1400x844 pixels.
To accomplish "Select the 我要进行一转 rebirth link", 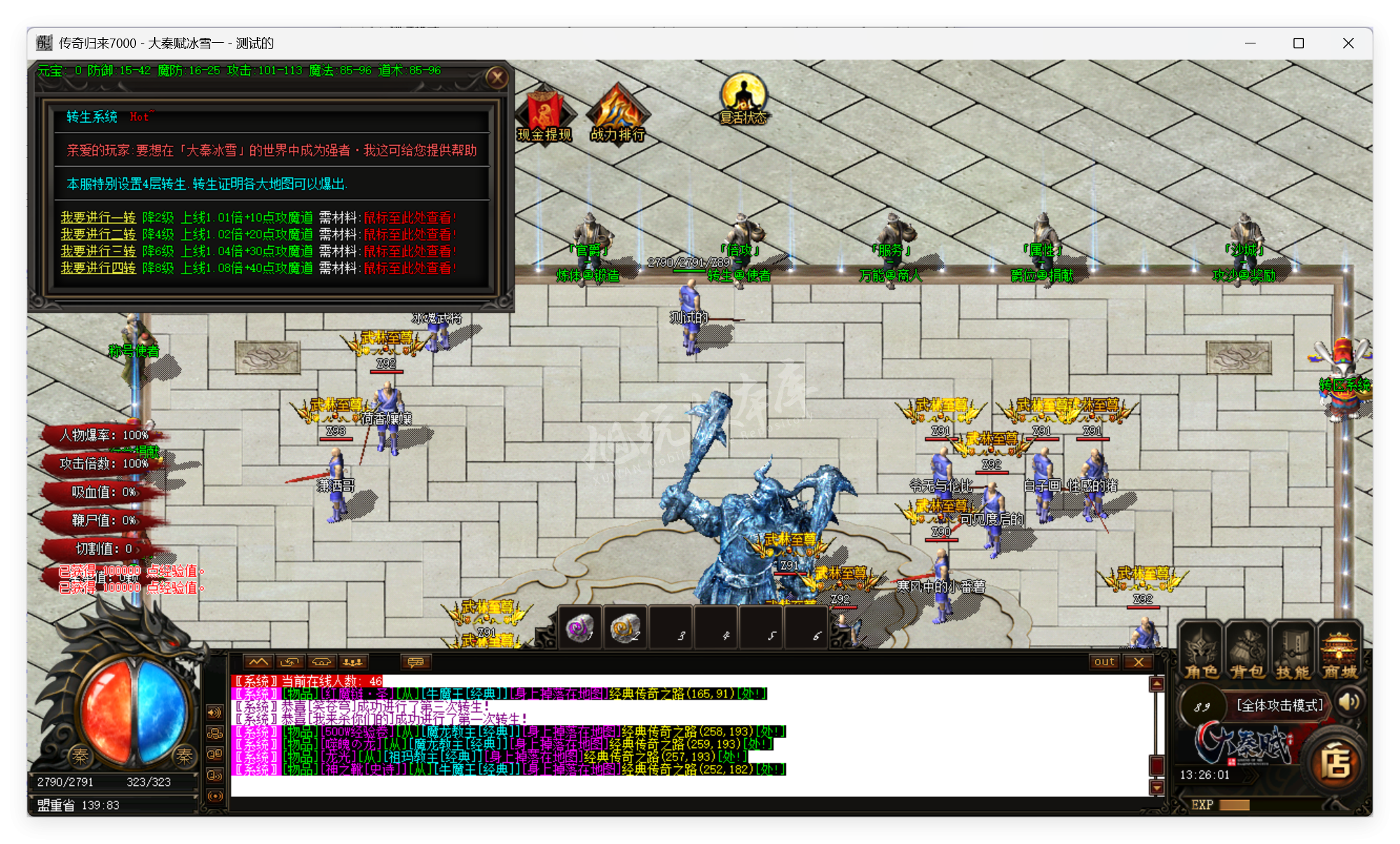I will tap(97, 218).
